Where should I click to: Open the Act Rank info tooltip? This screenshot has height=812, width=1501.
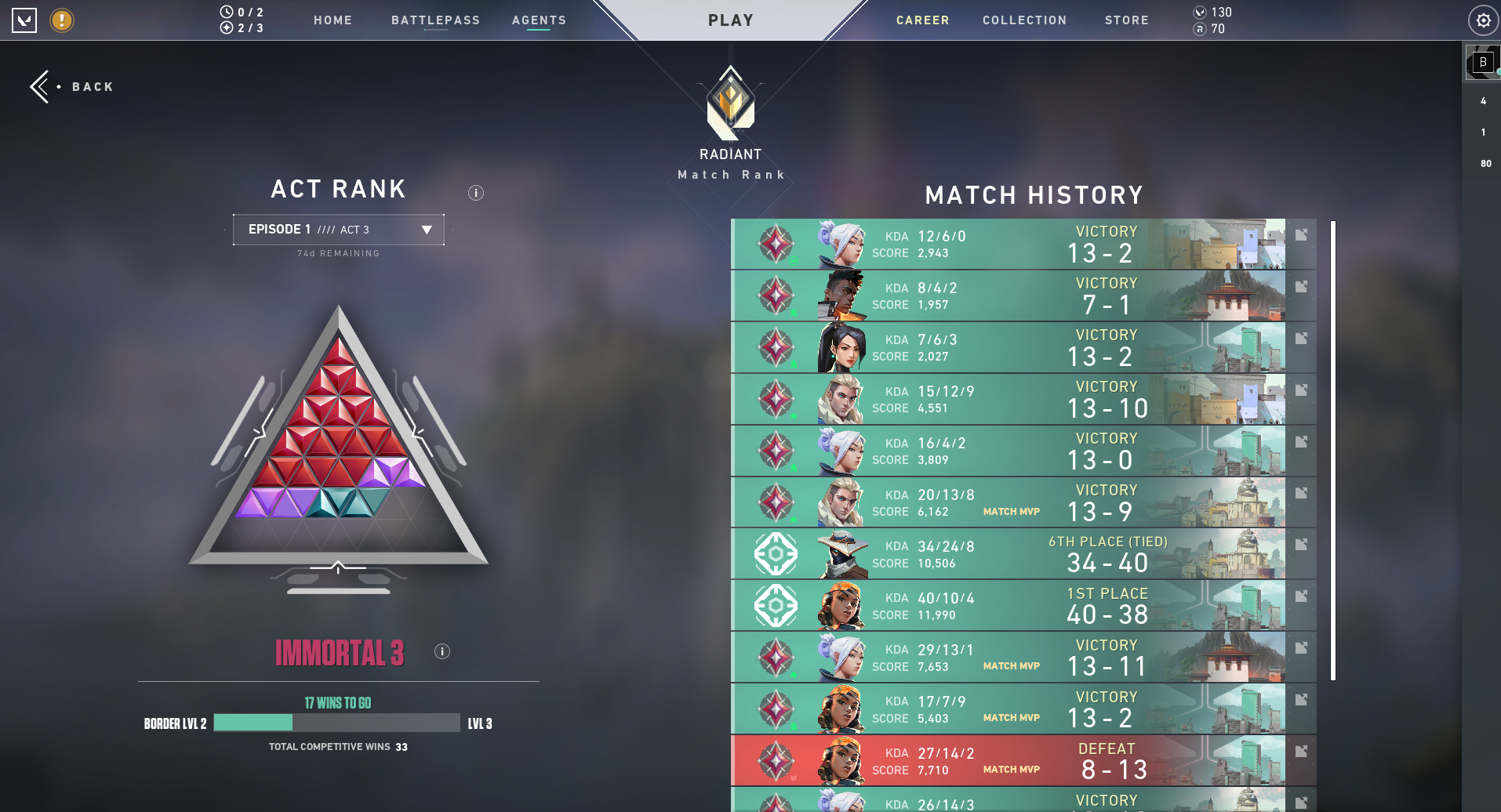click(476, 192)
